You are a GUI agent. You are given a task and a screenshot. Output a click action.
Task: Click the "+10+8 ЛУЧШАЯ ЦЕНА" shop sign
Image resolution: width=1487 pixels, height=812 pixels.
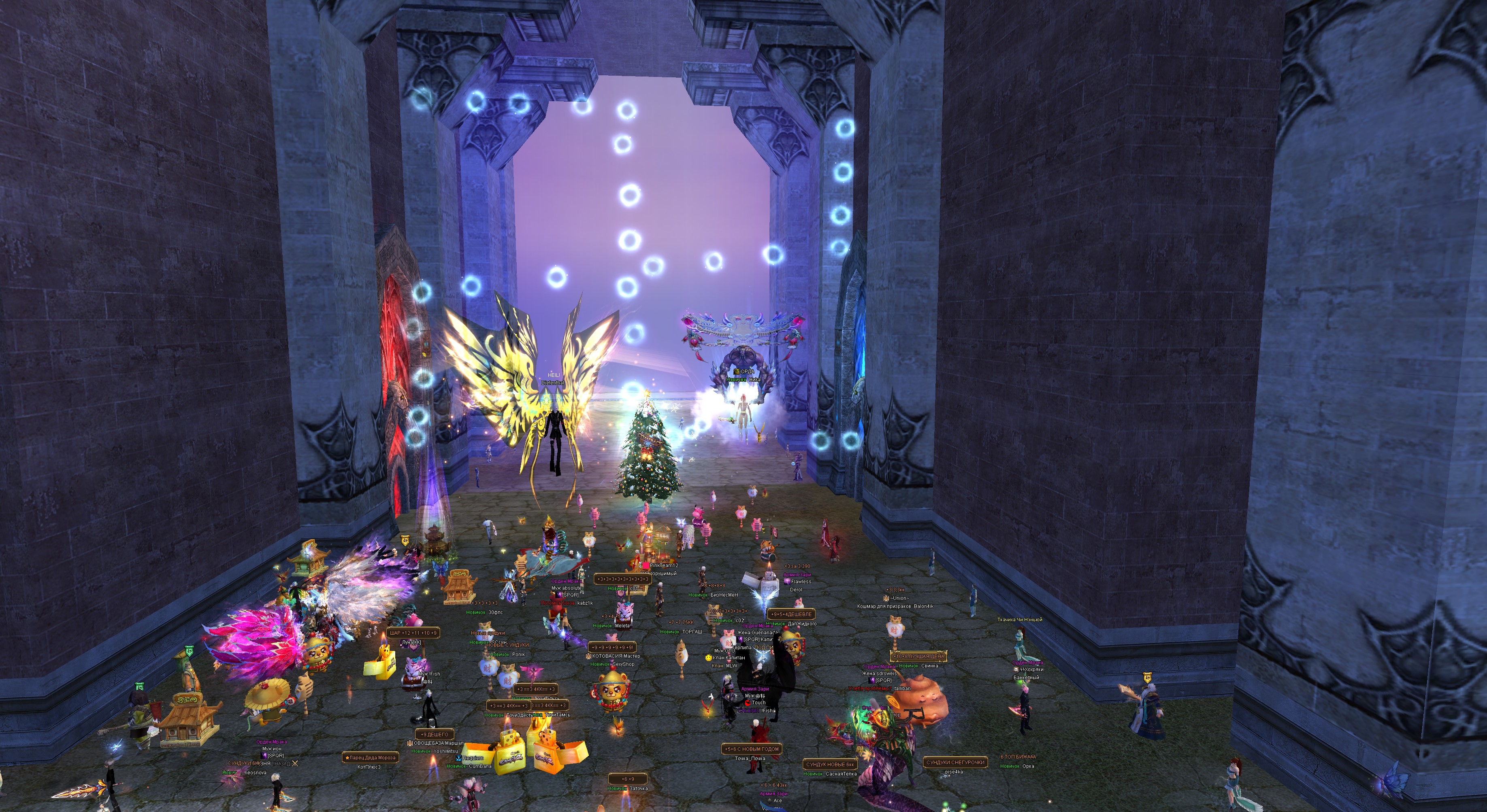918,656
